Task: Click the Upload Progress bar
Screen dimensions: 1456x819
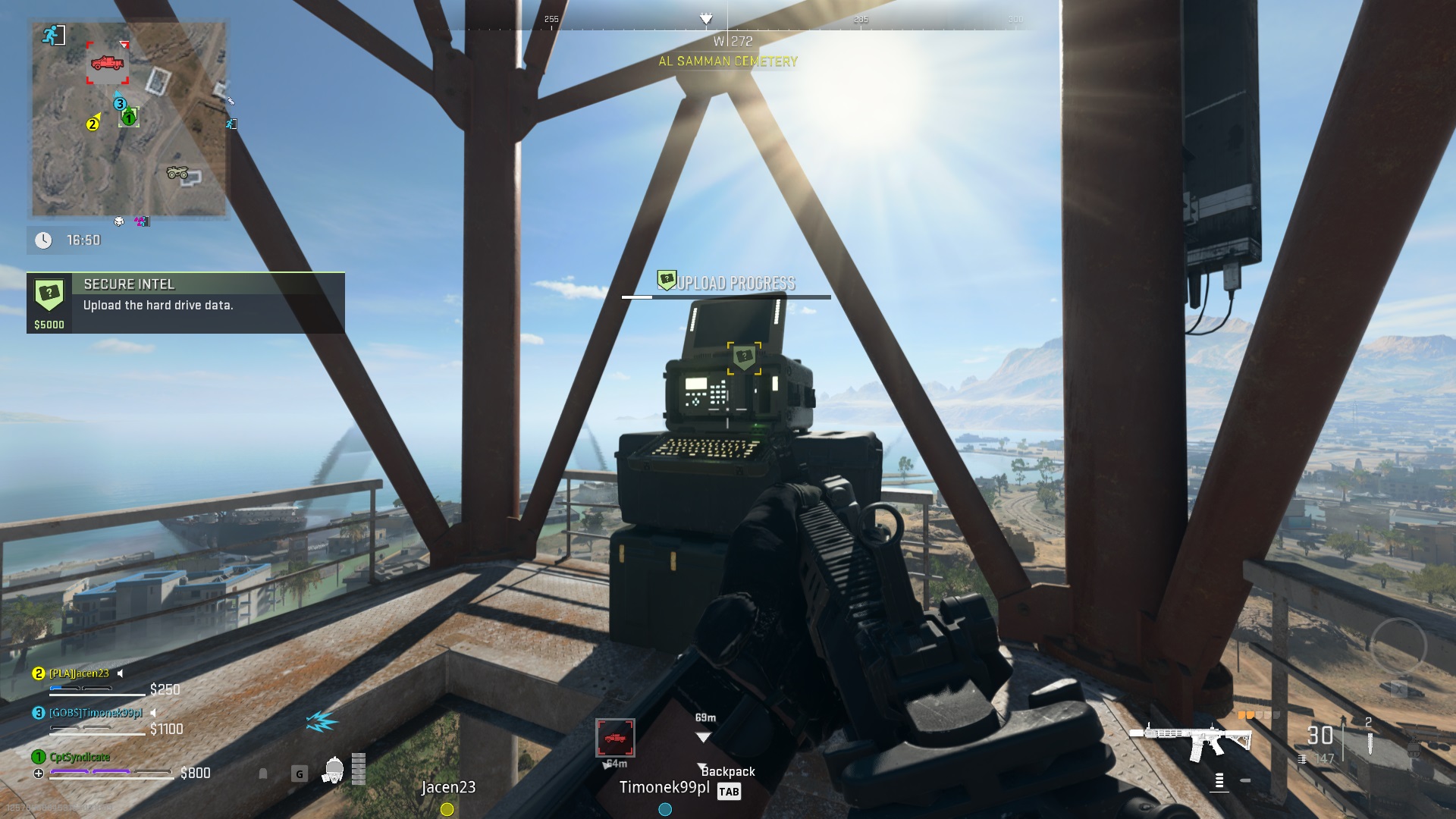Action: click(x=726, y=296)
